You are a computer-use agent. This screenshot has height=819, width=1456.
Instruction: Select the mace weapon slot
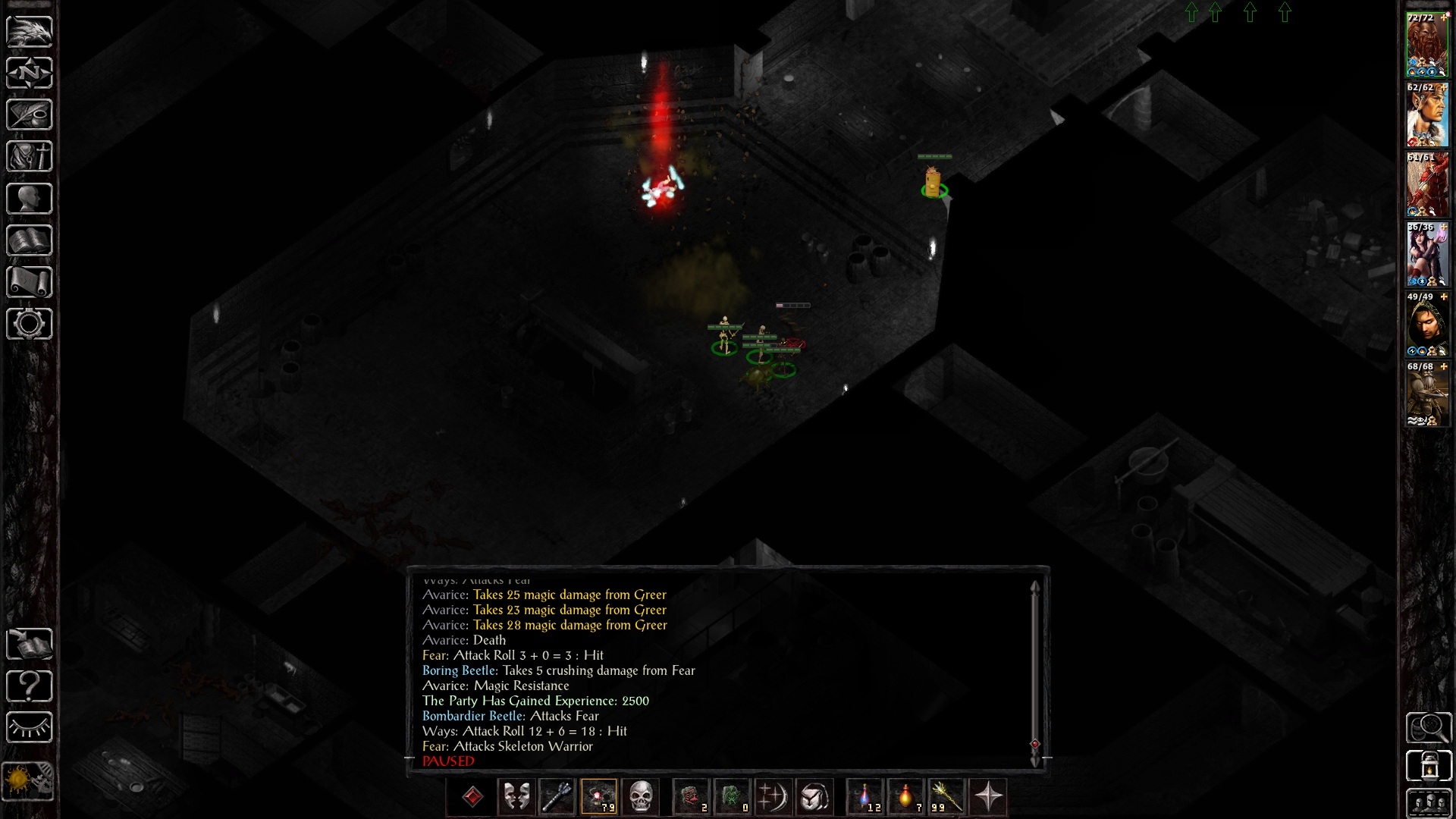[557, 797]
